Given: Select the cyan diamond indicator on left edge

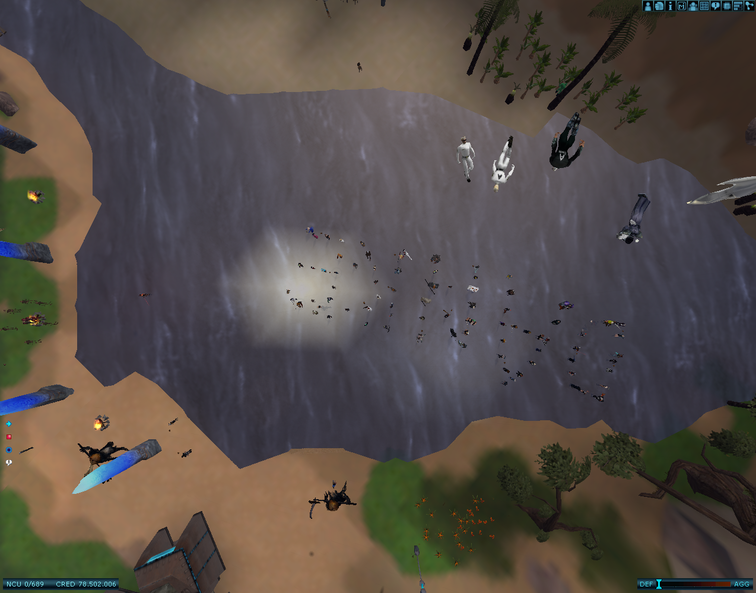Looking at the screenshot, I should click(x=9, y=424).
